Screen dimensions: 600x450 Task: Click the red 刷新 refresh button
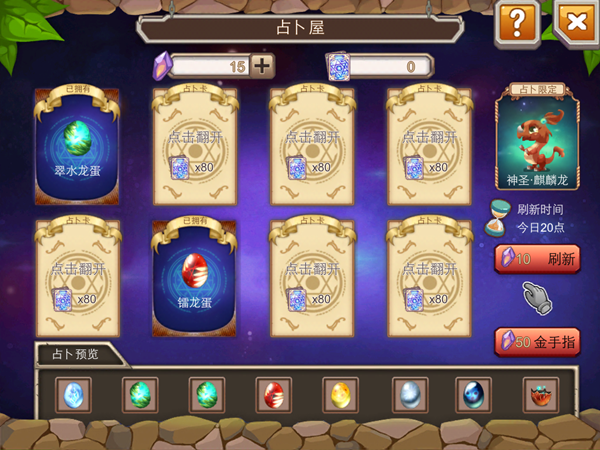pyautogui.click(x=537, y=259)
